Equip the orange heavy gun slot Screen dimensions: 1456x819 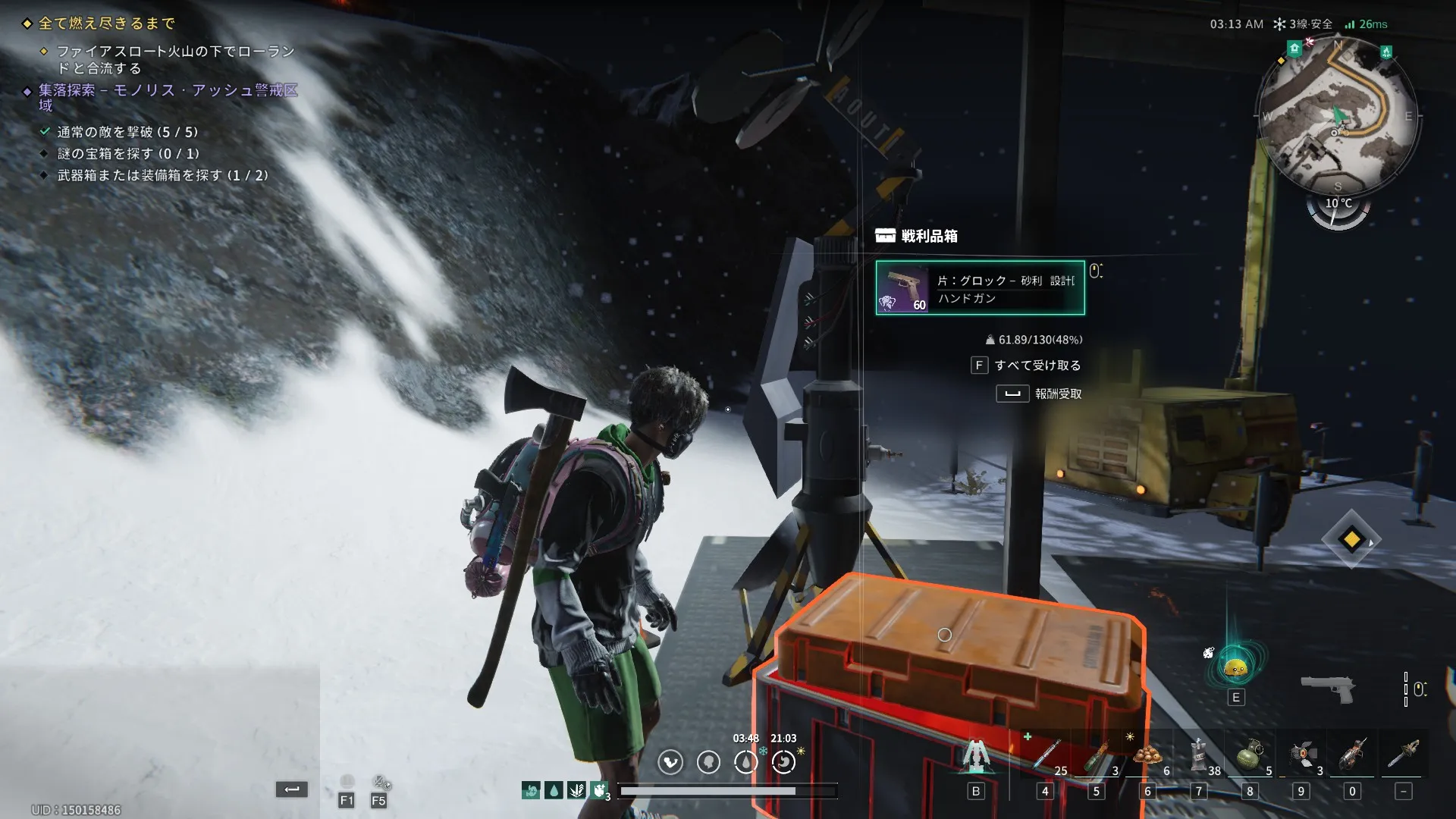click(1353, 756)
